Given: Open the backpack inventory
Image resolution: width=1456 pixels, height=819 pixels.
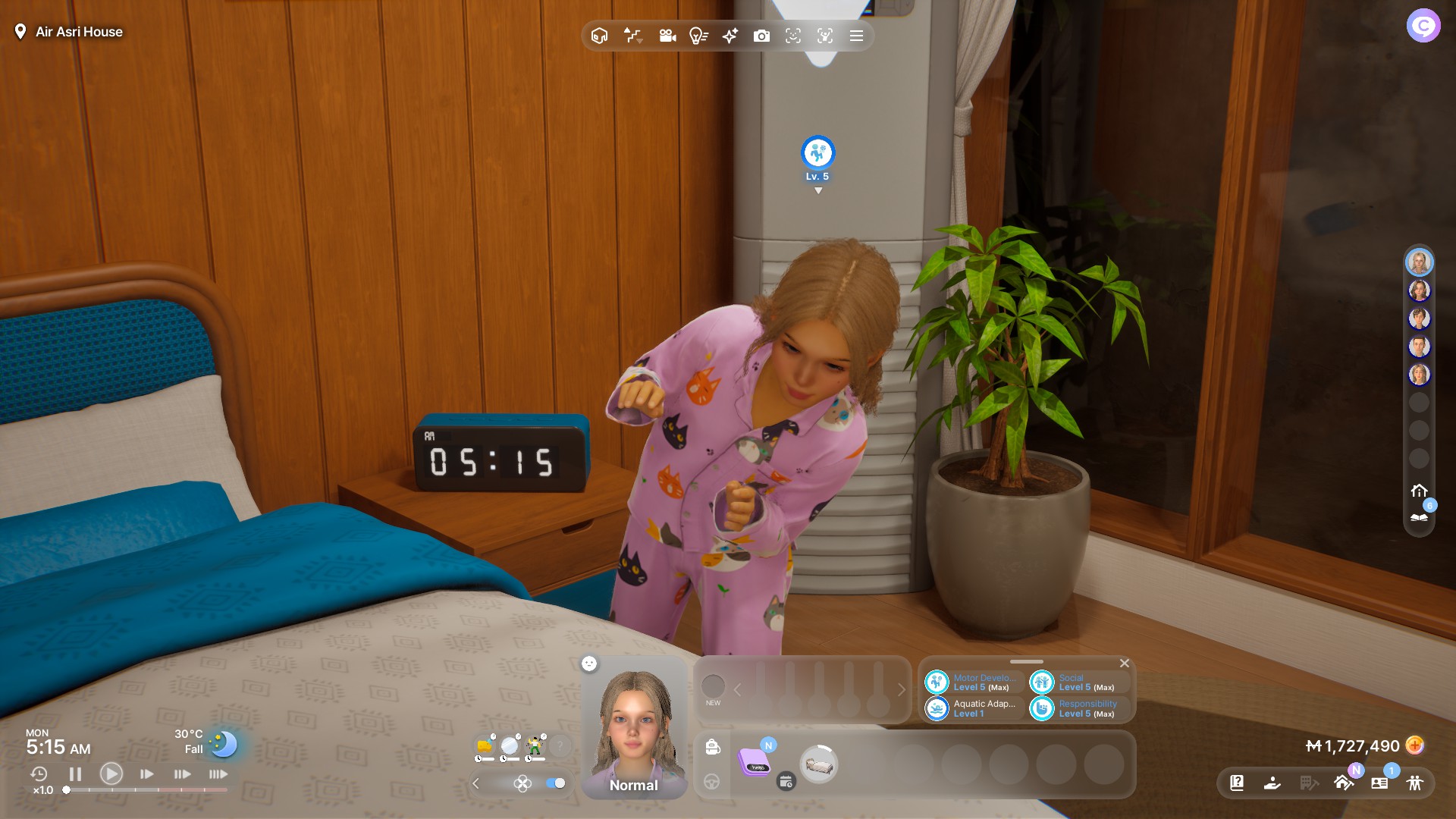Looking at the screenshot, I should point(712,747).
